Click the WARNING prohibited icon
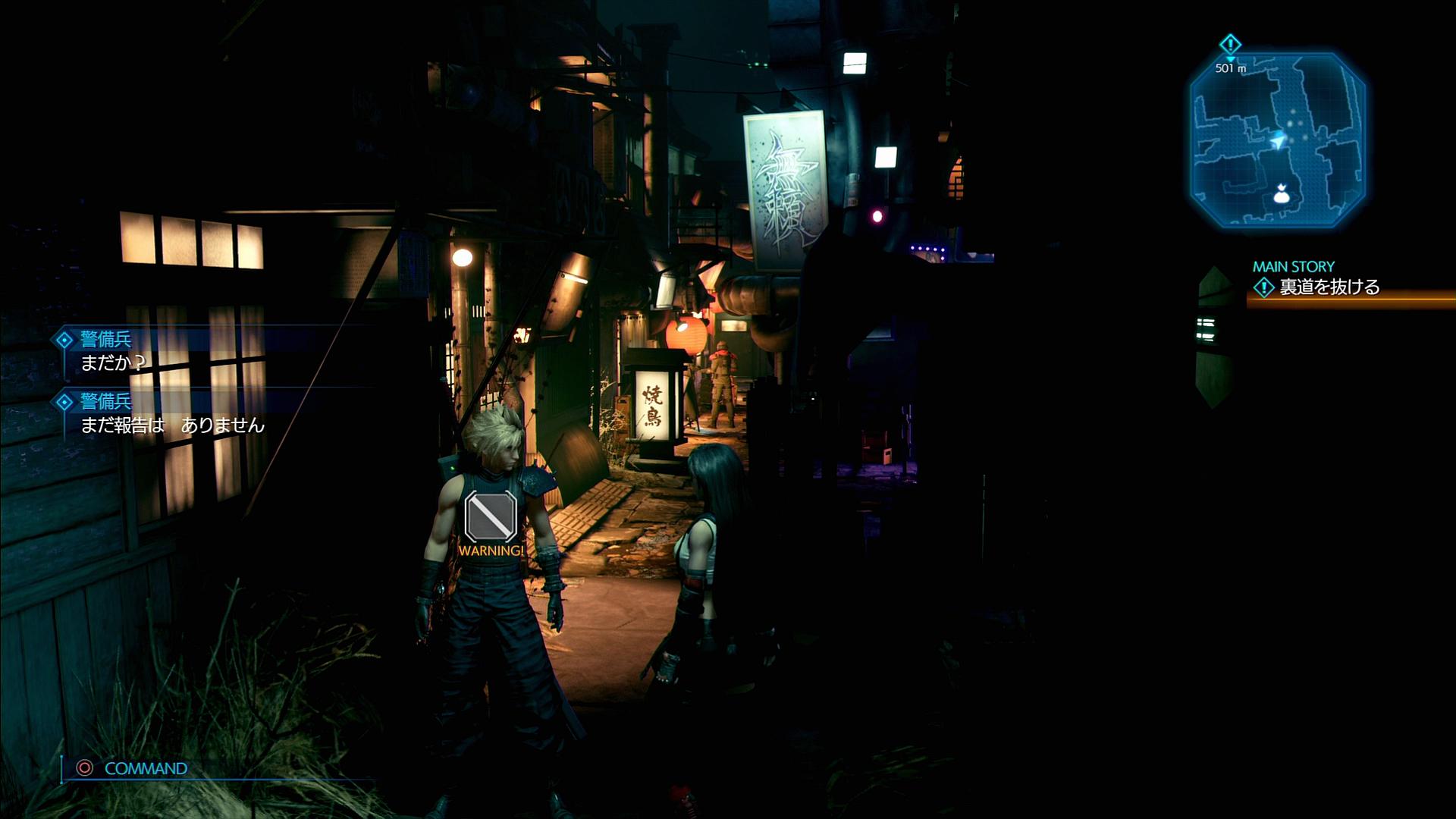This screenshot has height=819, width=1456. pyautogui.click(x=491, y=516)
